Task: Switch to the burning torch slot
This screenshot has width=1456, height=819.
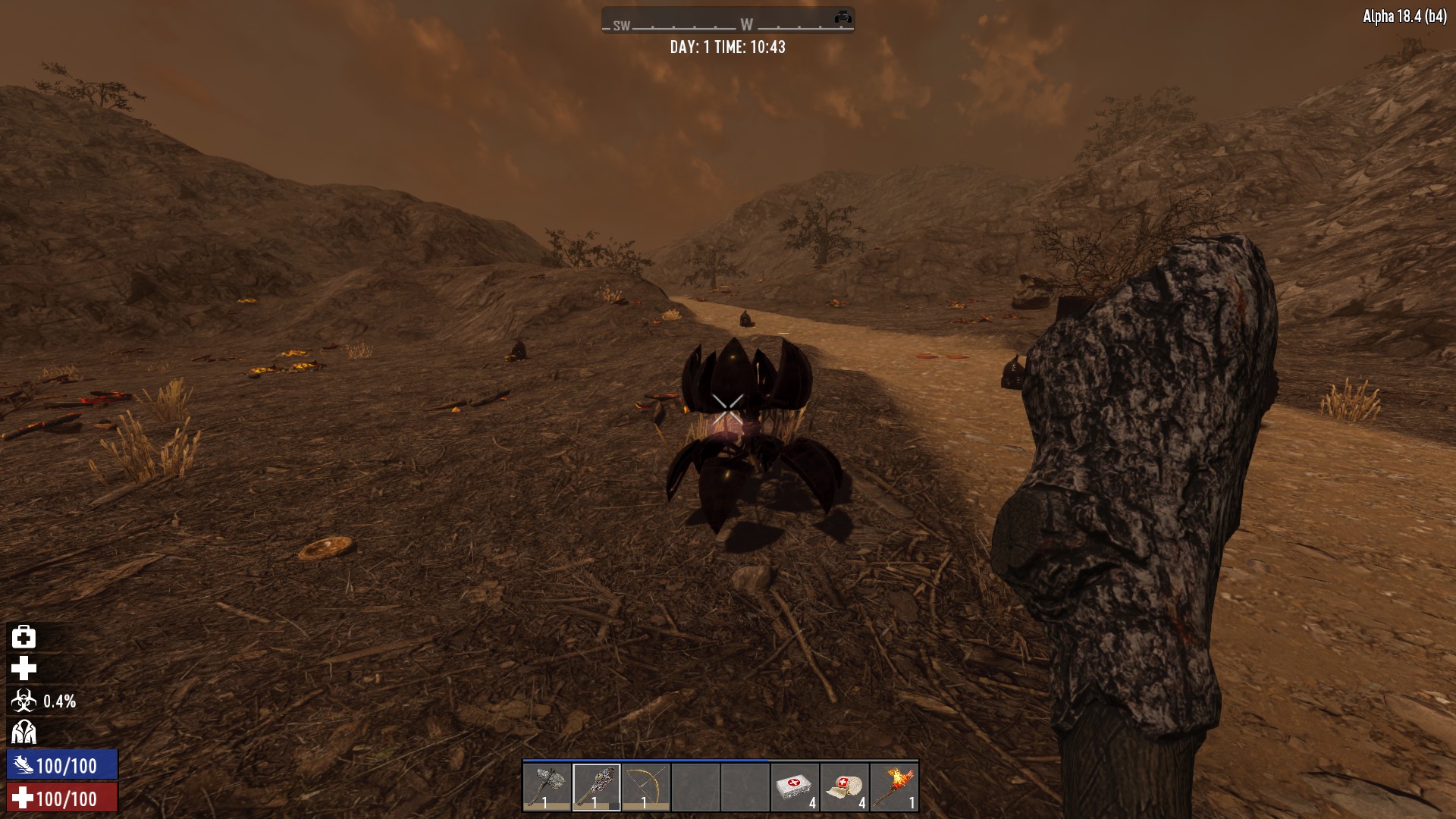Action: tap(895, 788)
